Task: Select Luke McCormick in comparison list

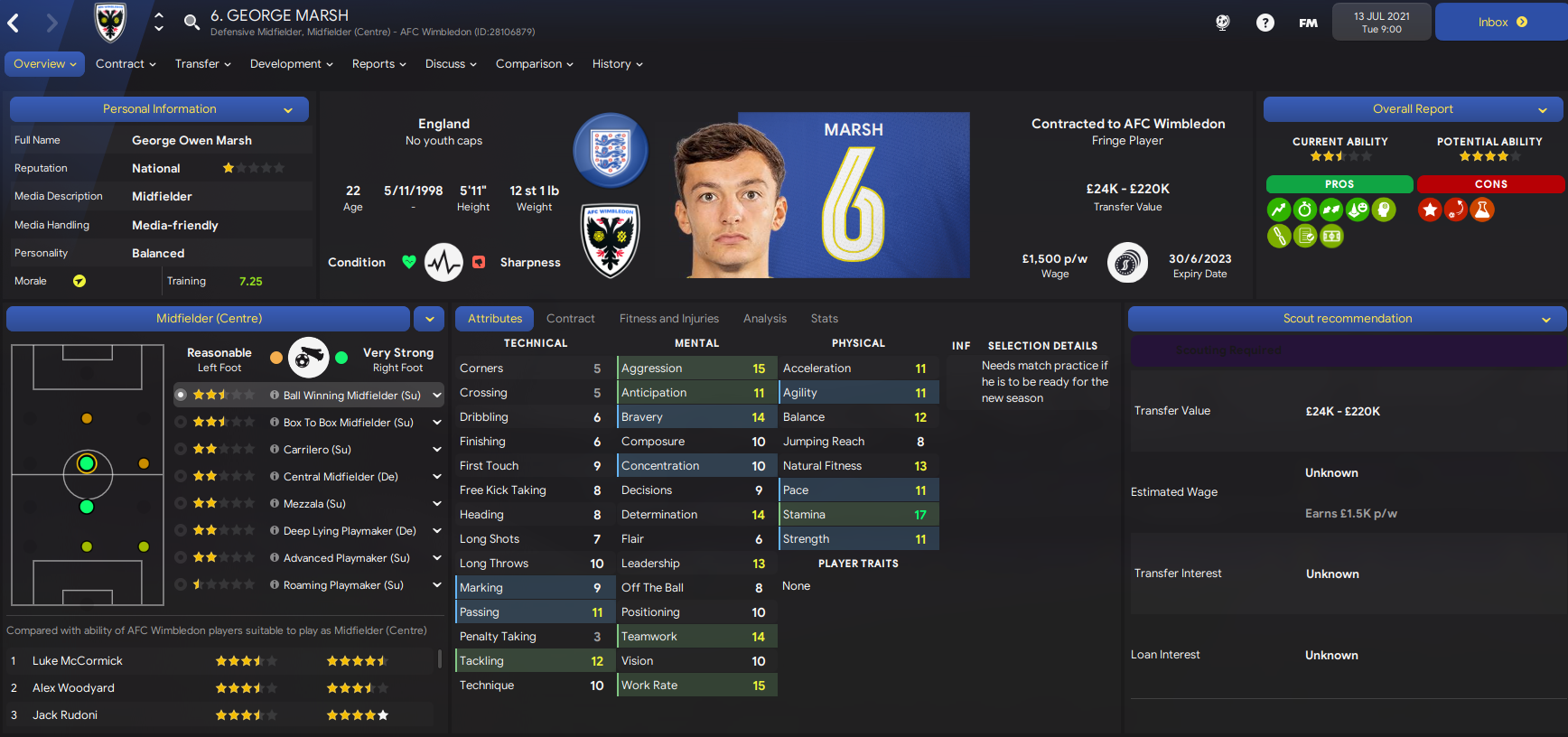Action: tap(78, 661)
